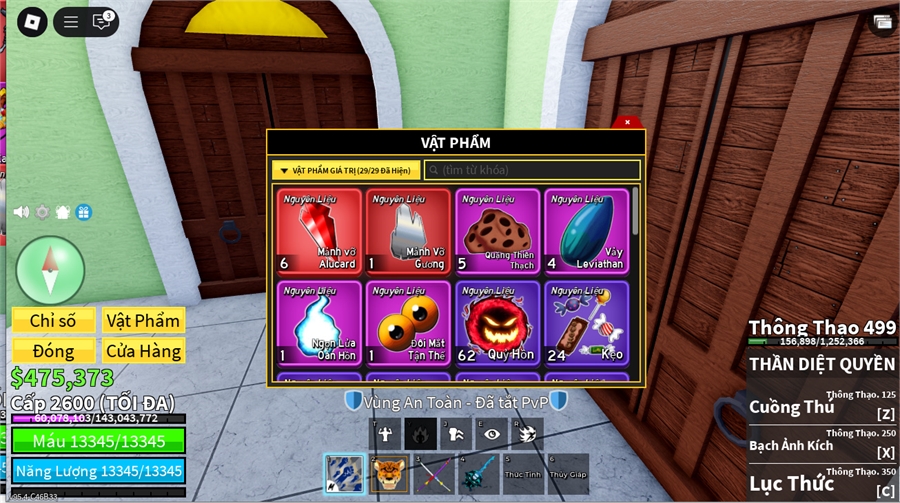
Task: Select the Đôi Mắt Tận Thế eyes item
Action: pyautogui.click(x=407, y=323)
